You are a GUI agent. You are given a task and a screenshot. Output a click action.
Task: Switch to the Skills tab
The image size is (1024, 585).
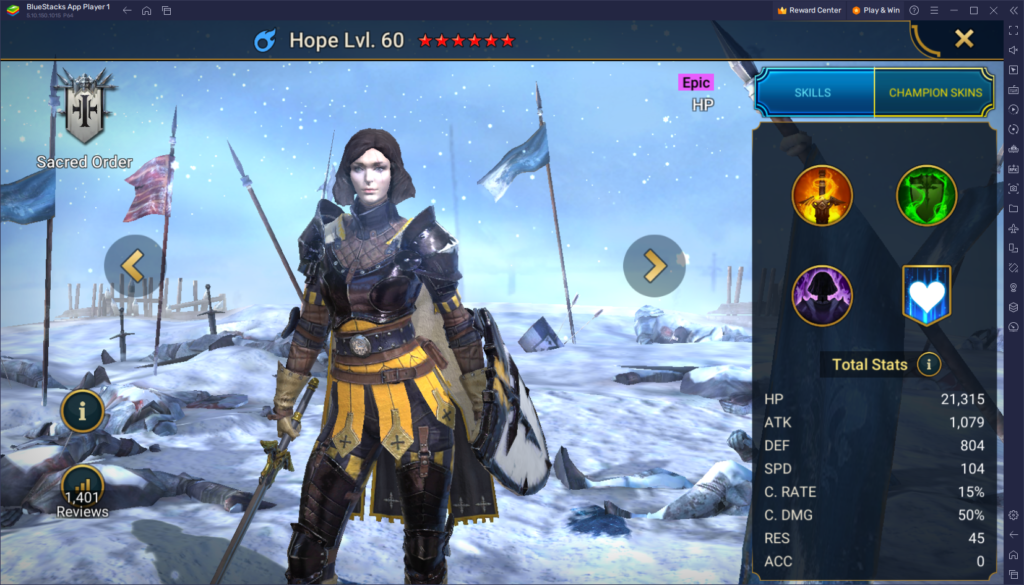813,93
